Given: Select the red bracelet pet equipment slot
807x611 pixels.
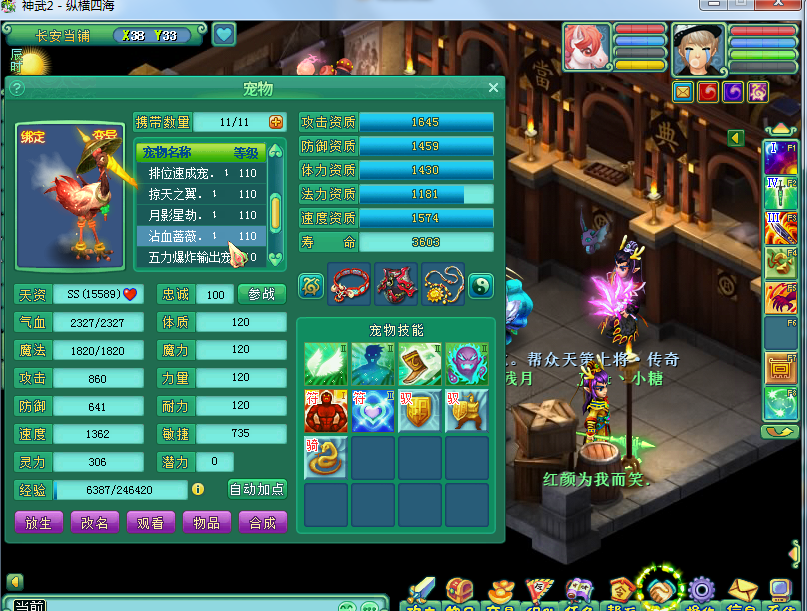Looking at the screenshot, I should pyautogui.click(x=349, y=285).
